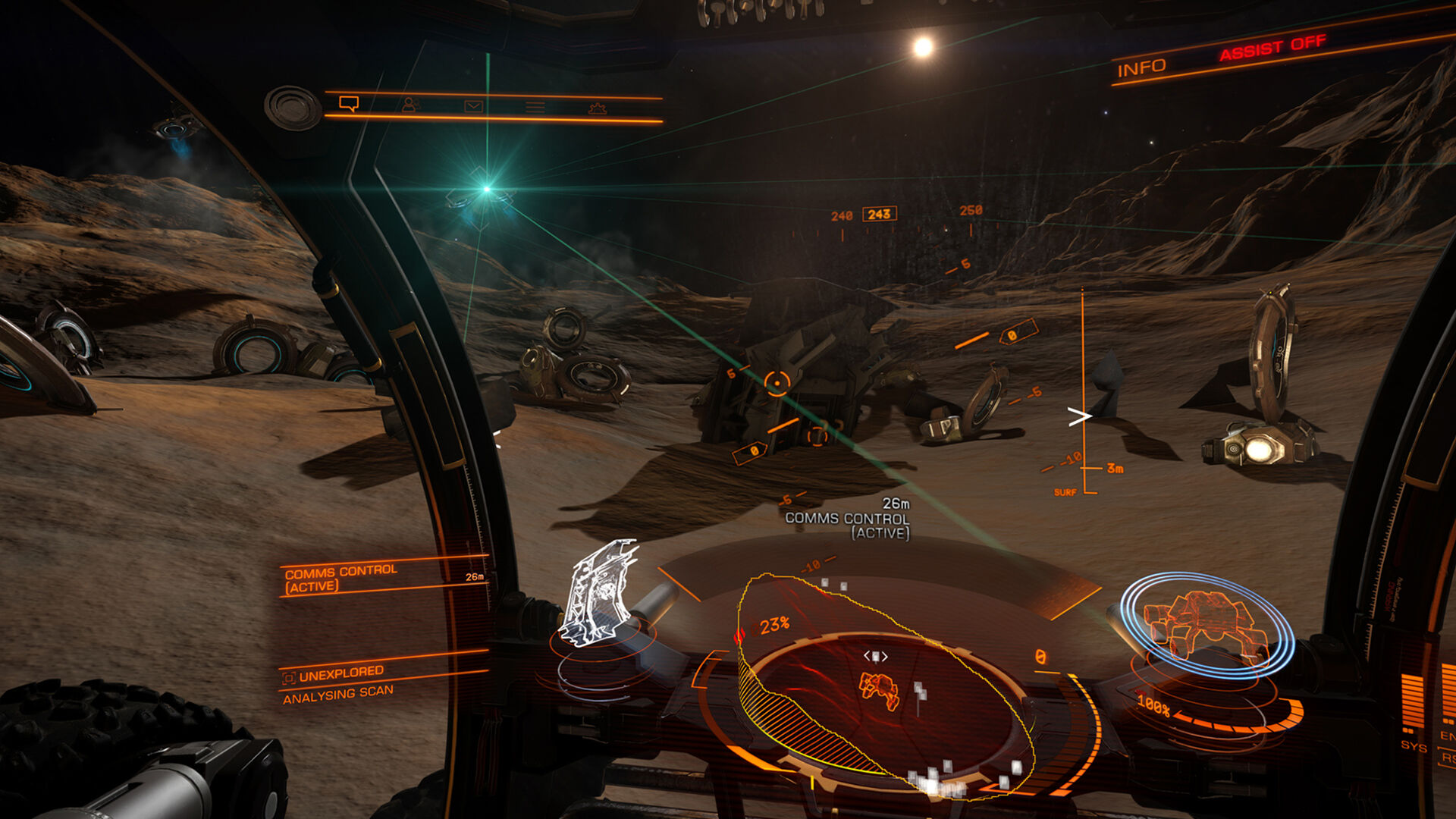Open the inbox envelope tab
The height and width of the screenshot is (819, 1456).
[x=473, y=106]
